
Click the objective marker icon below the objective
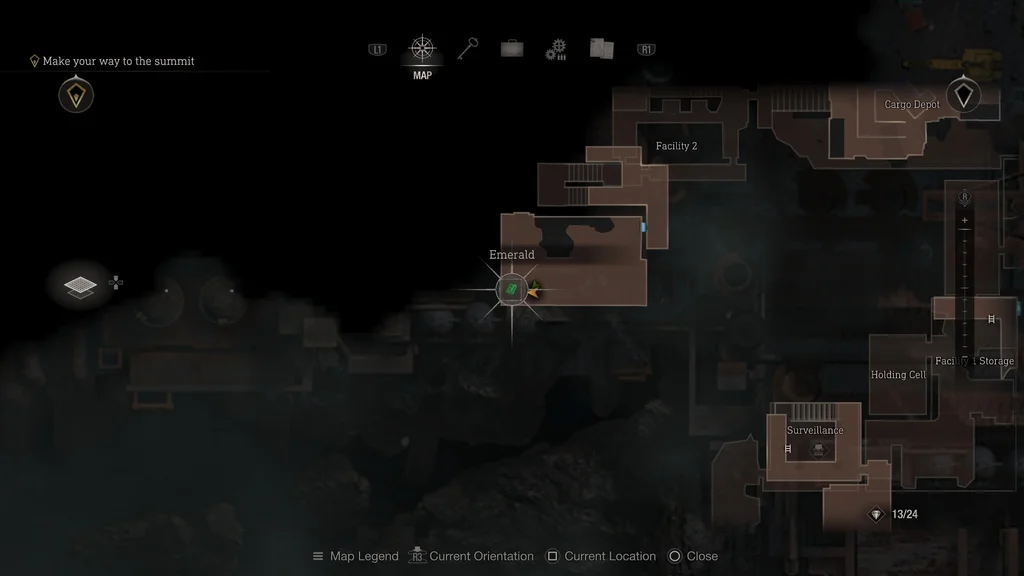(x=76, y=96)
